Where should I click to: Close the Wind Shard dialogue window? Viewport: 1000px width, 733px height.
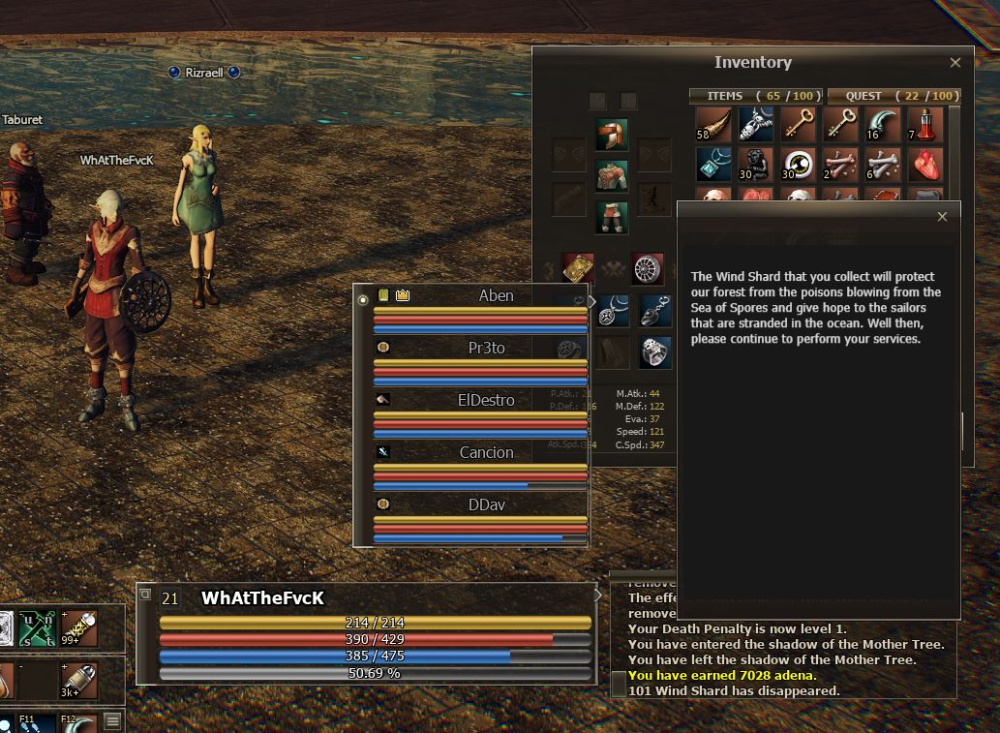tap(941, 217)
